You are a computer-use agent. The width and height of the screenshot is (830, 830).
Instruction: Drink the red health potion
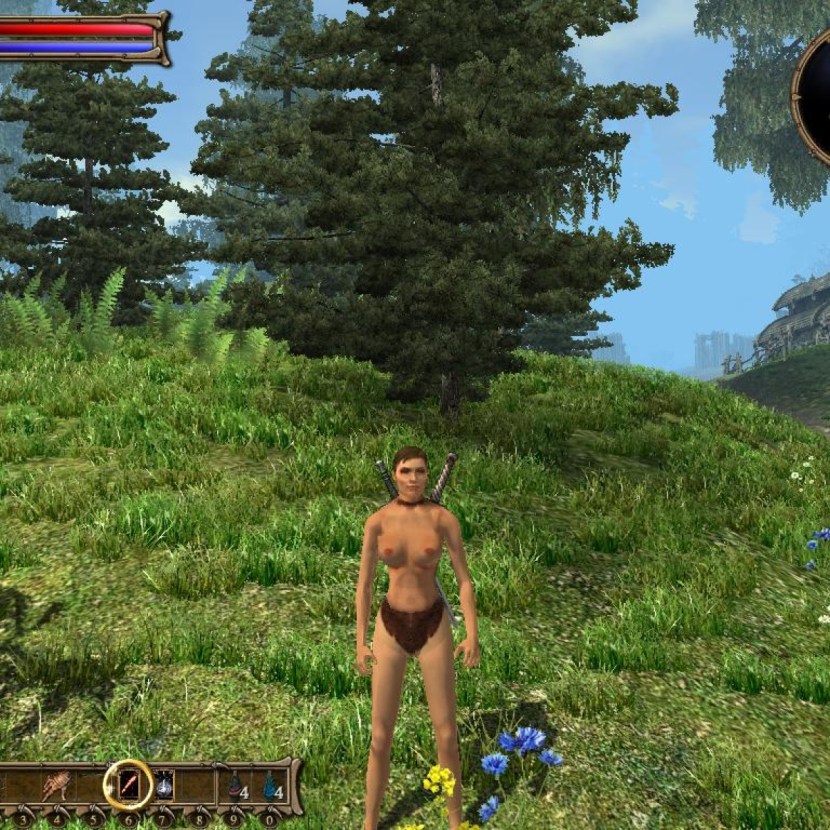(235, 786)
